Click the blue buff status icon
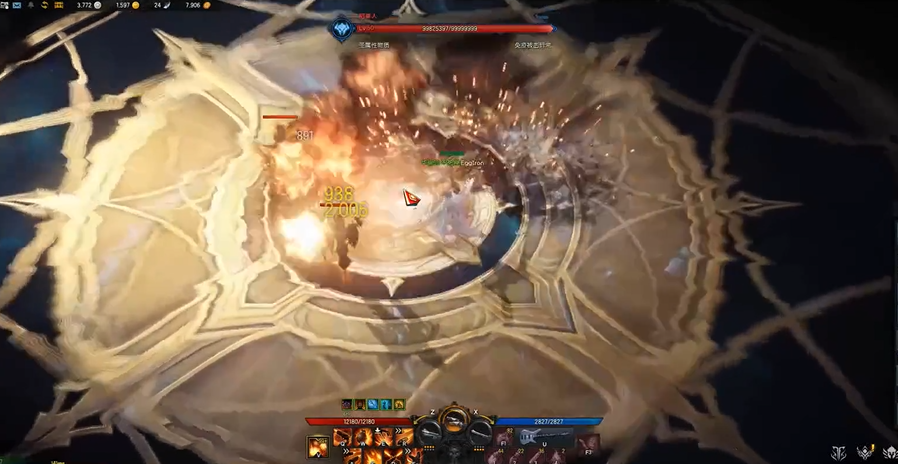The height and width of the screenshot is (464, 898). point(372,404)
